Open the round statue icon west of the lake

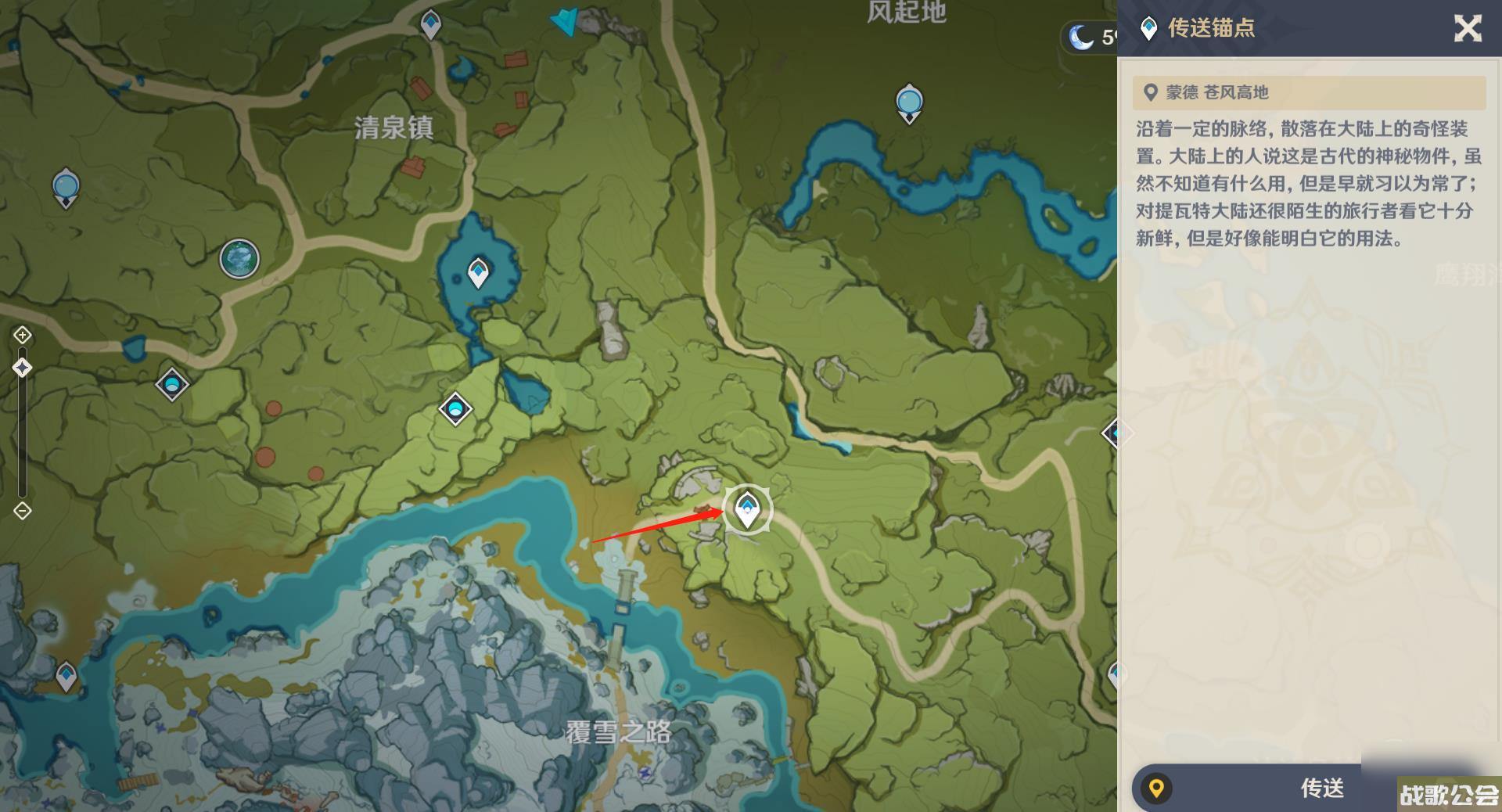[239, 259]
